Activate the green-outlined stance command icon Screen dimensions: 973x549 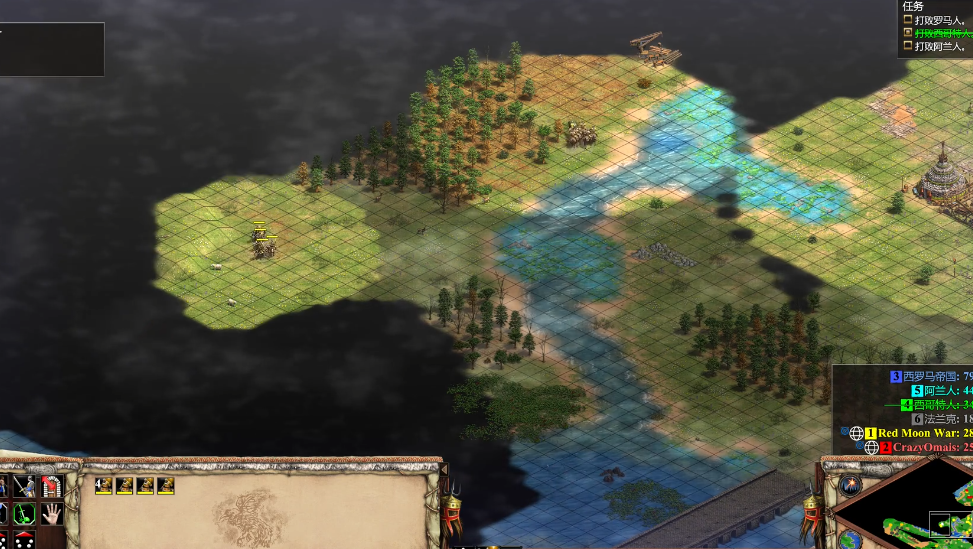(24, 515)
